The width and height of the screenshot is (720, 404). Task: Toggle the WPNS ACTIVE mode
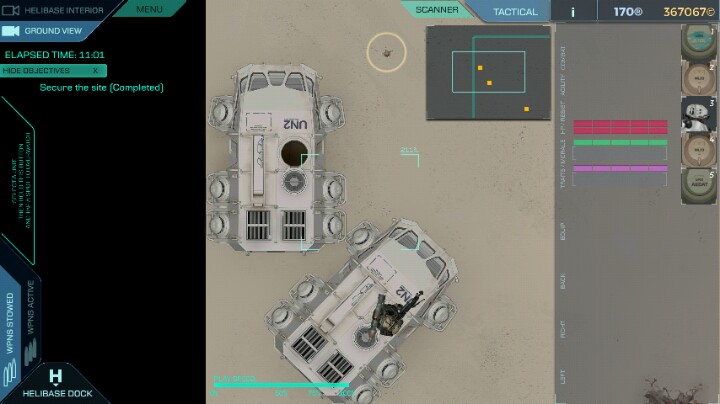point(31,317)
